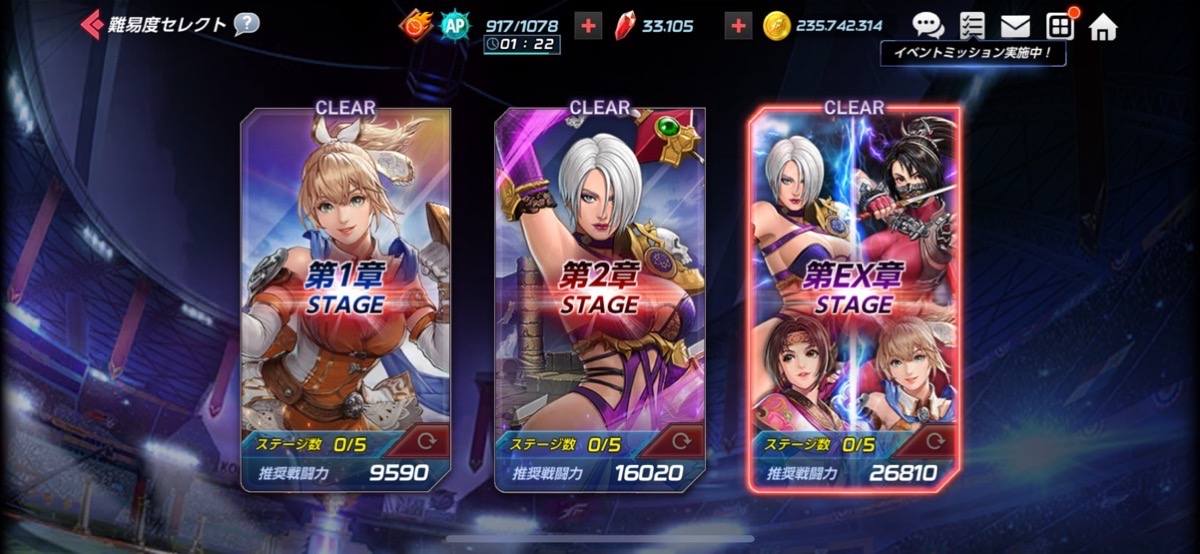Viewport: 1200px width, 554px height.
Task: Click the gold coin currency icon
Action: coord(776,26)
